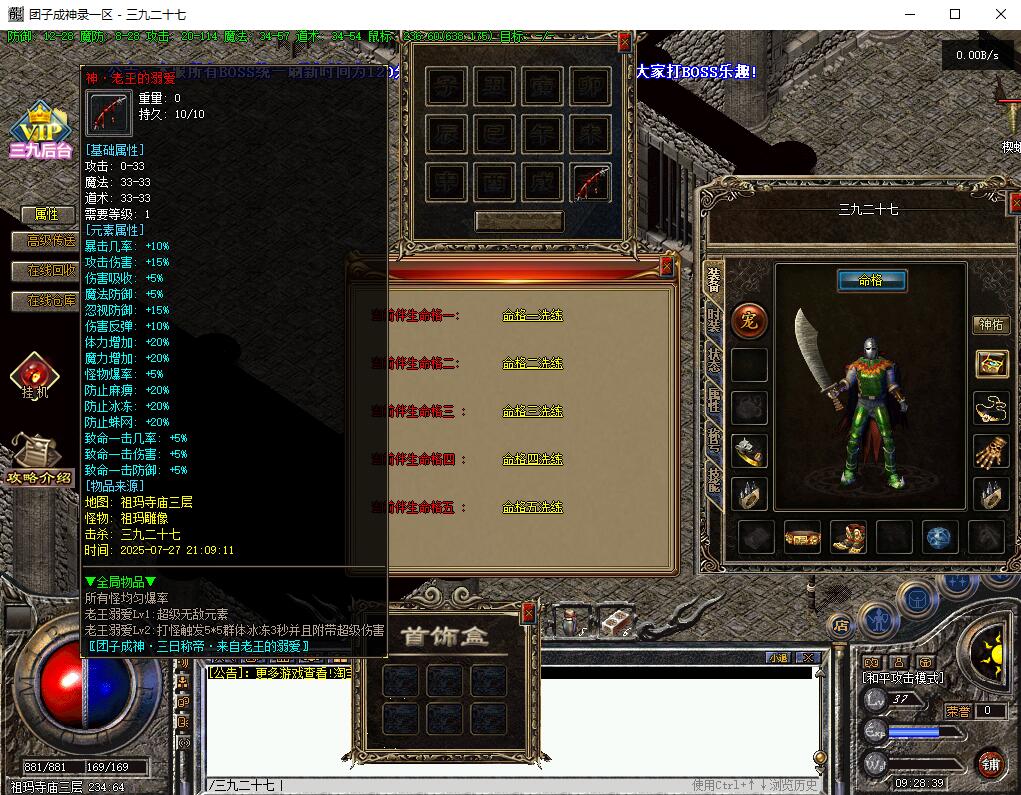1021x795 pixels.
Task: Open the 攻略介绍 guide scroll
Action: (x=38, y=460)
